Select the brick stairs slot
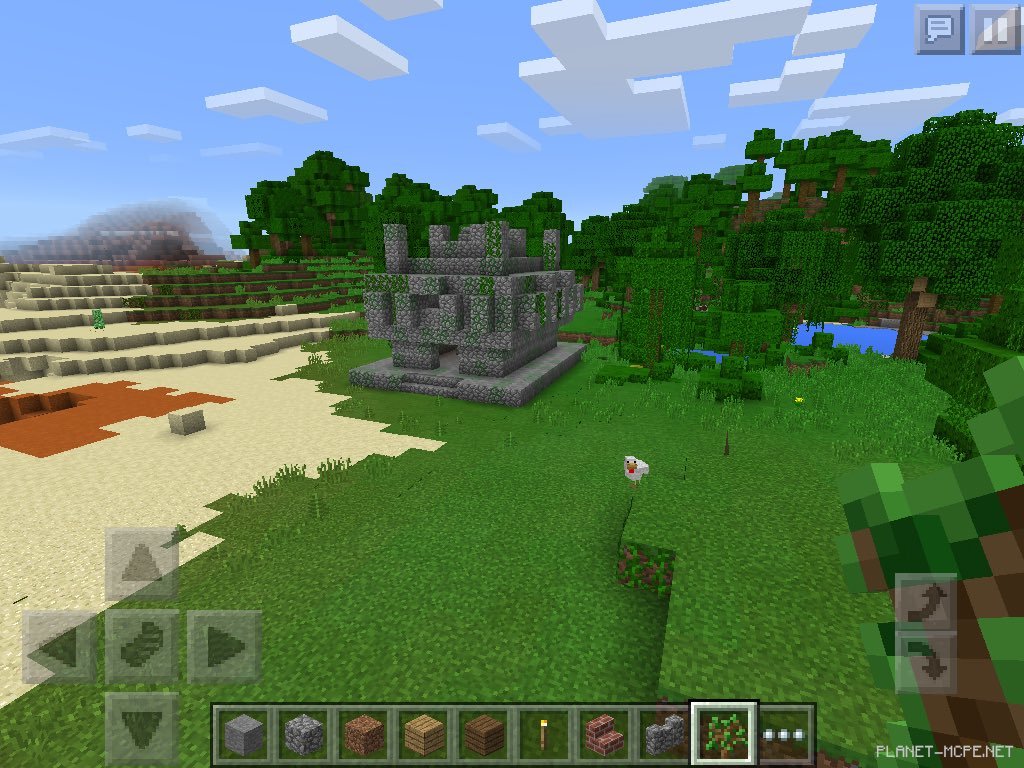 603,735
